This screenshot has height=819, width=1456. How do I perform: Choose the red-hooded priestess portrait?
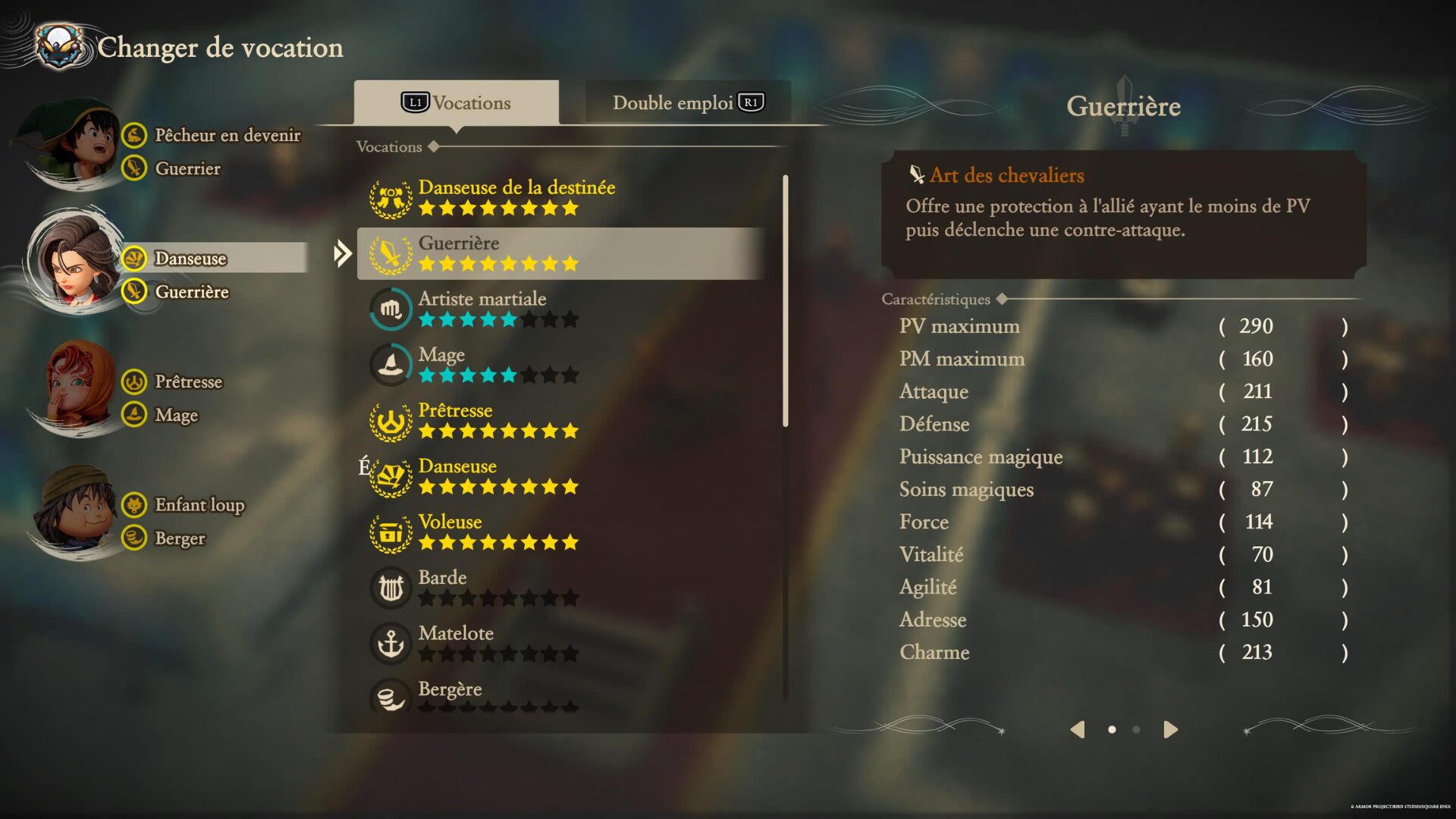coord(77,387)
